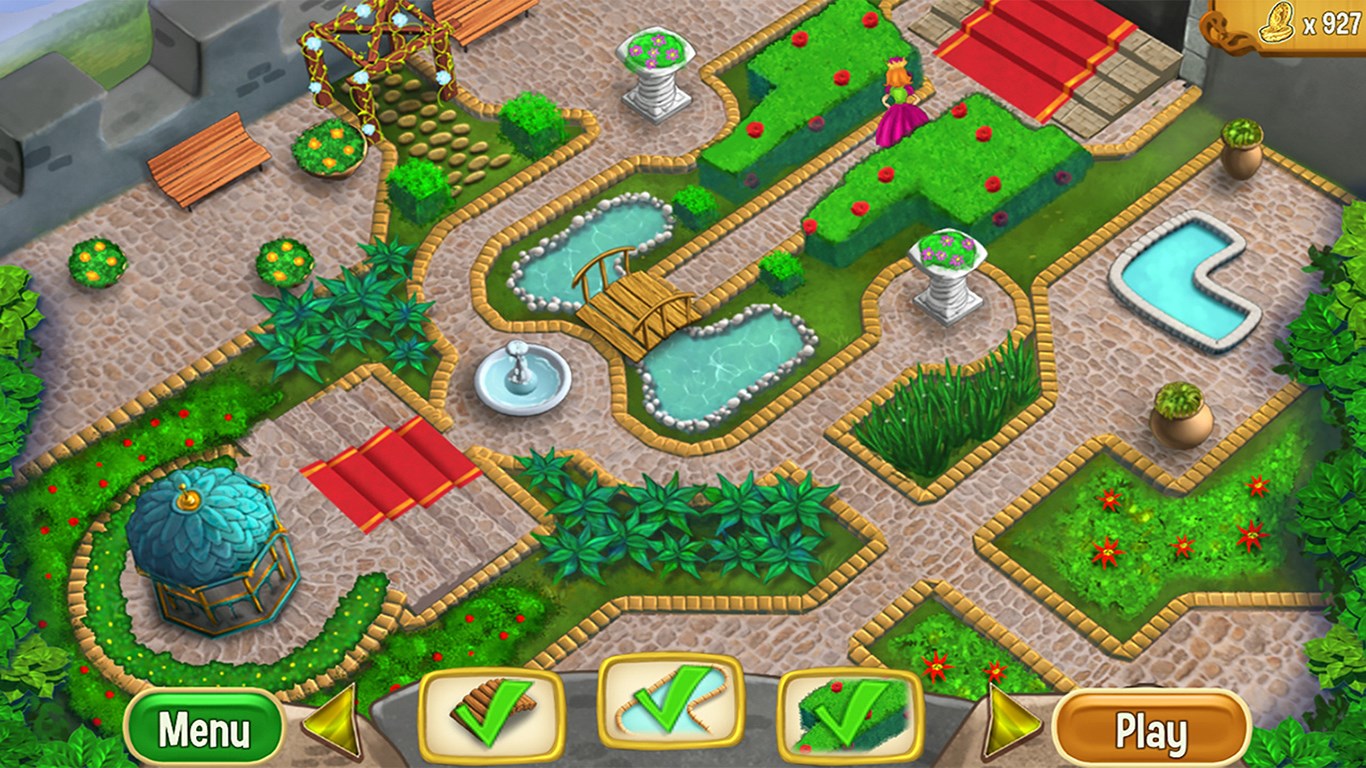Start the level with Play
Viewport: 1366px width, 768px height.
pos(1152,729)
